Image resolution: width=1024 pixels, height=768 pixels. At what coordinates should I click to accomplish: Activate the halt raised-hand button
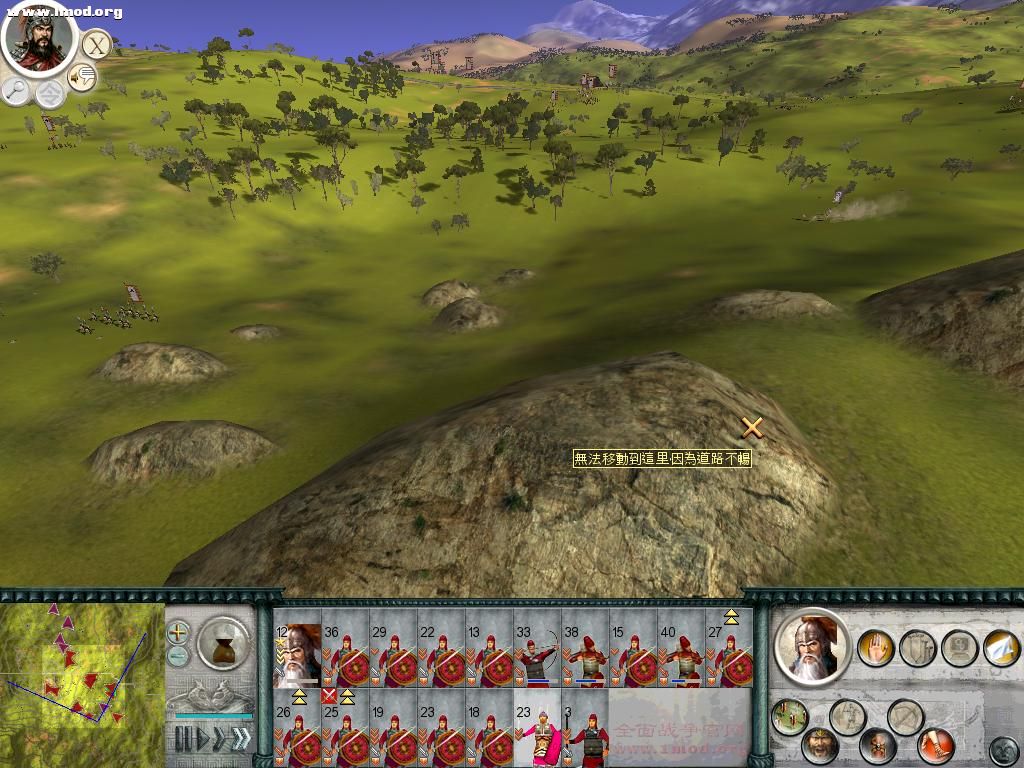(876, 647)
